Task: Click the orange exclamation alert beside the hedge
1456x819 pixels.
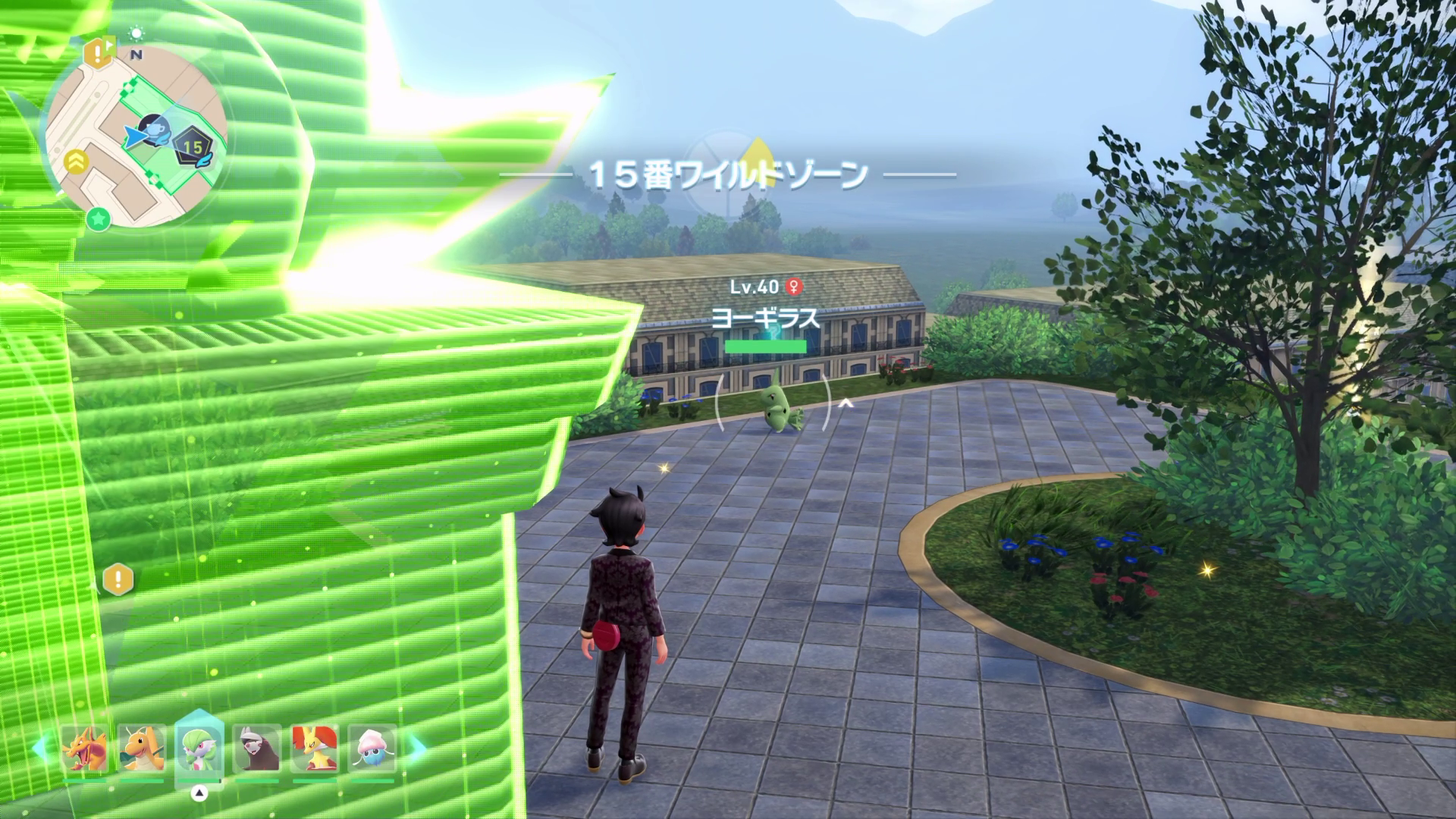Action: [x=119, y=580]
